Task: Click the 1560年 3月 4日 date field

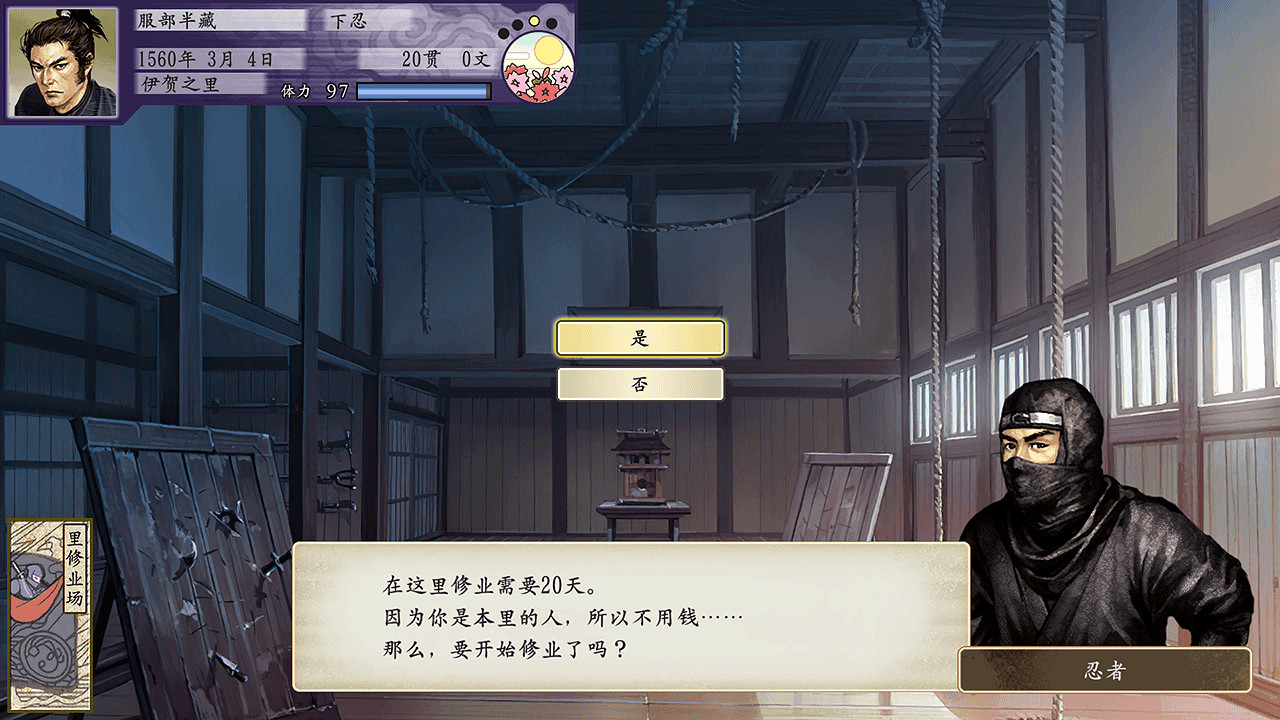Action: 205,58
